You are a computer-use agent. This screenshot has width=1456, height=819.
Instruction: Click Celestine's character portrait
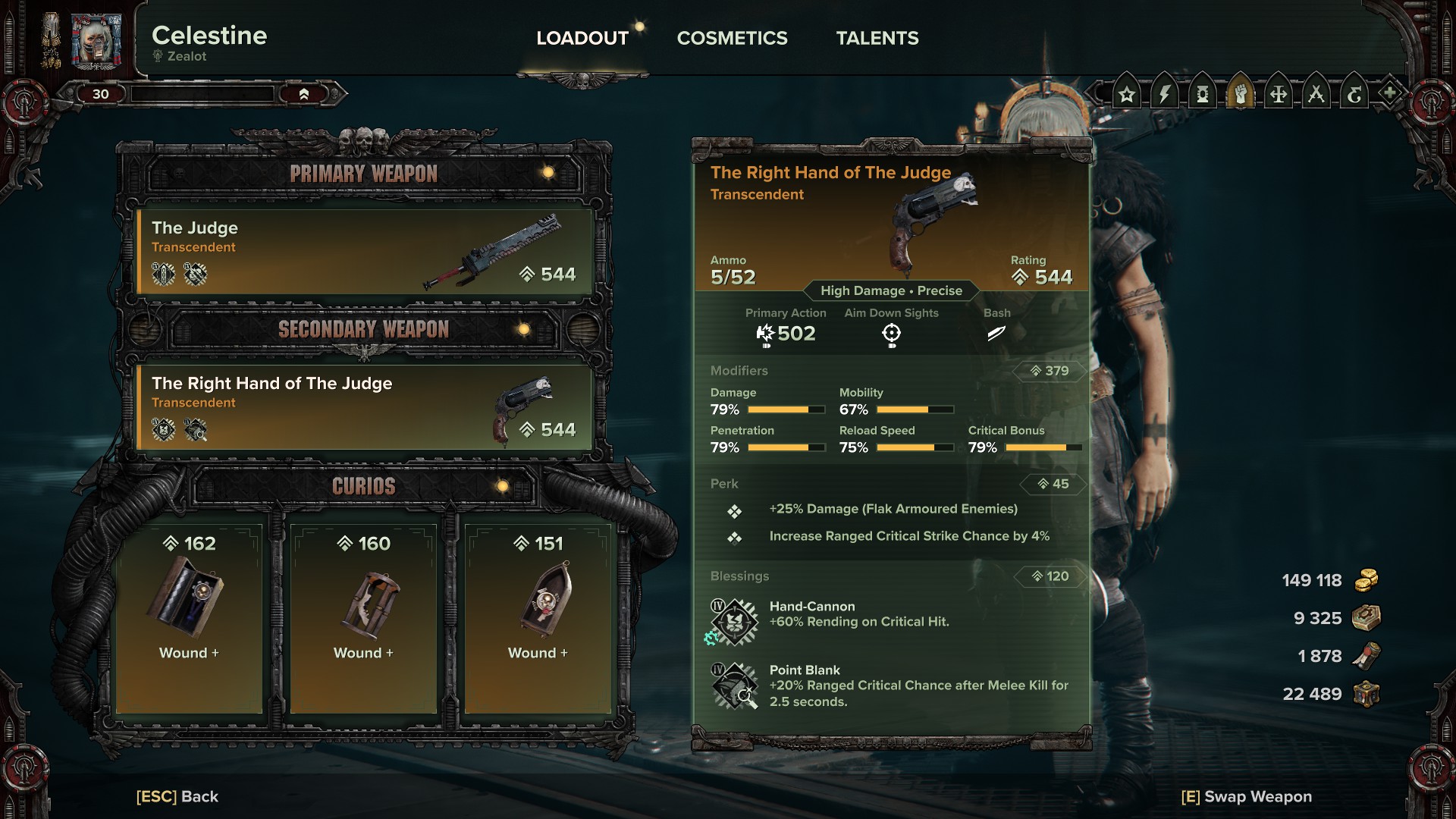point(96,41)
